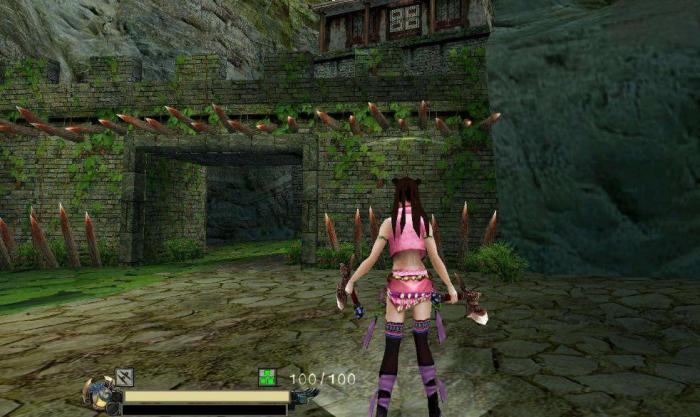This screenshot has height=417, width=700.
Task: Click the character emblem beside the health bar
Action: coord(100,392)
